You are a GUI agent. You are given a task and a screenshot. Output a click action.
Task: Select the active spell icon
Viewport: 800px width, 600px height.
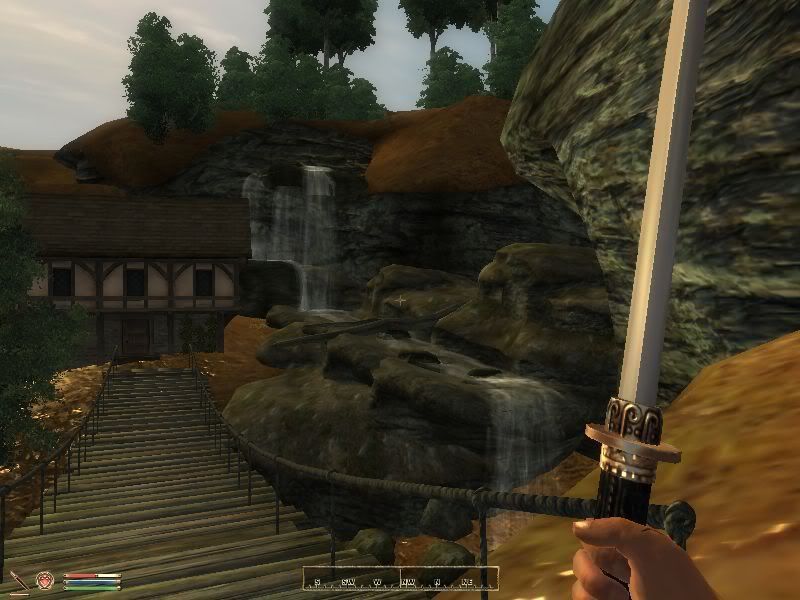[45, 580]
